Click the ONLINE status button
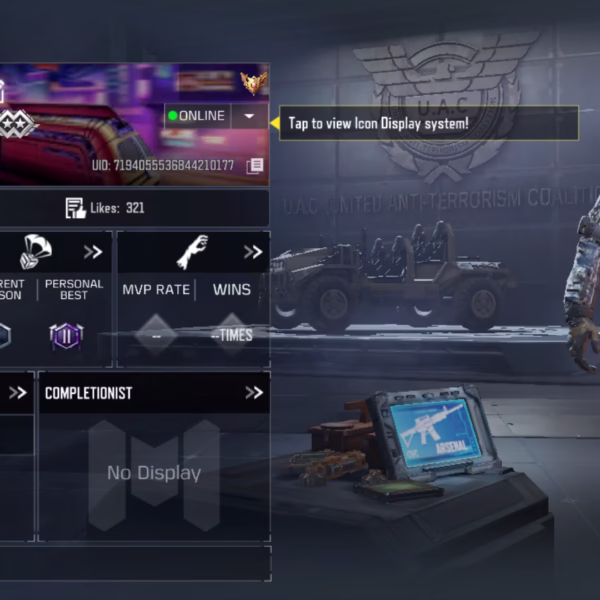Viewport: 600px width, 600px height. (198, 116)
